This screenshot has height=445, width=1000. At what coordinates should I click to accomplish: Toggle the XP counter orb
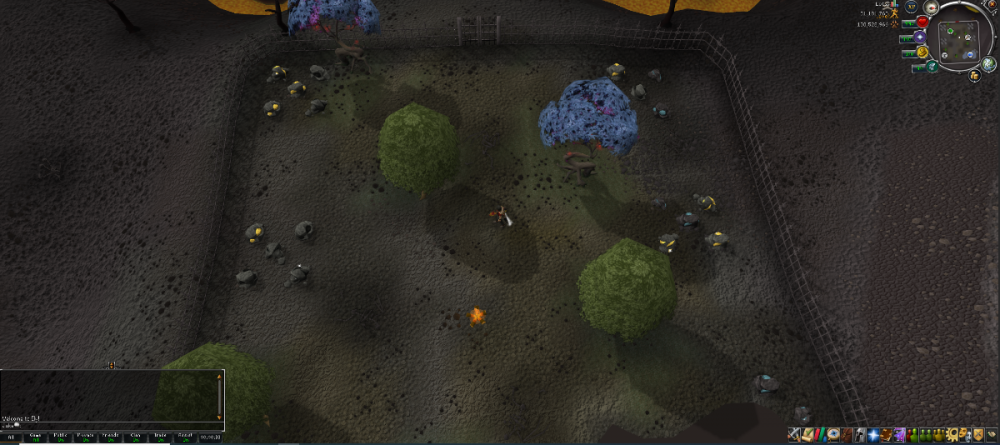point(911,6)
